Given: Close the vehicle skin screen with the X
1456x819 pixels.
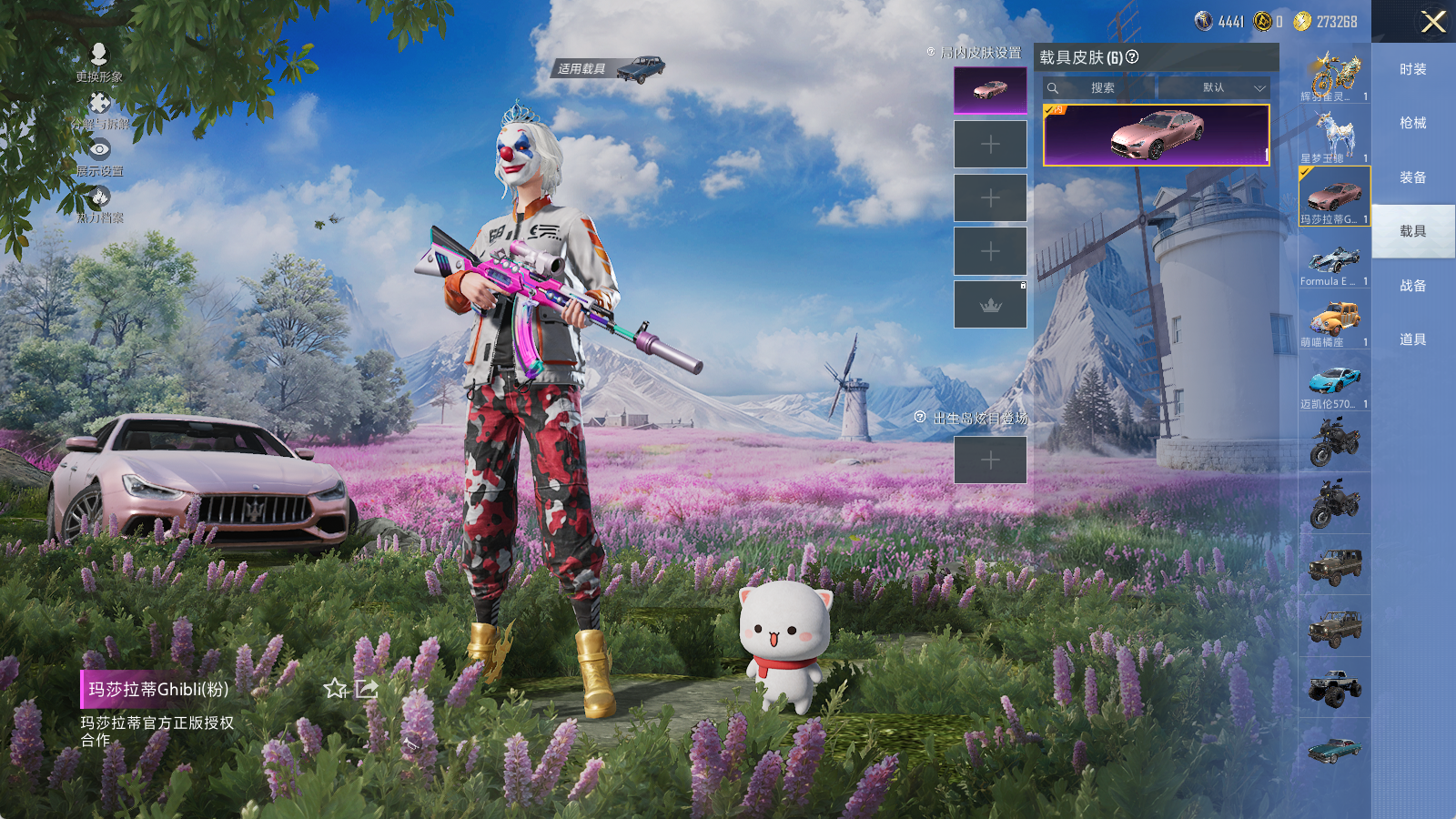Looking at the screenshot, I should coord(1433,22).
